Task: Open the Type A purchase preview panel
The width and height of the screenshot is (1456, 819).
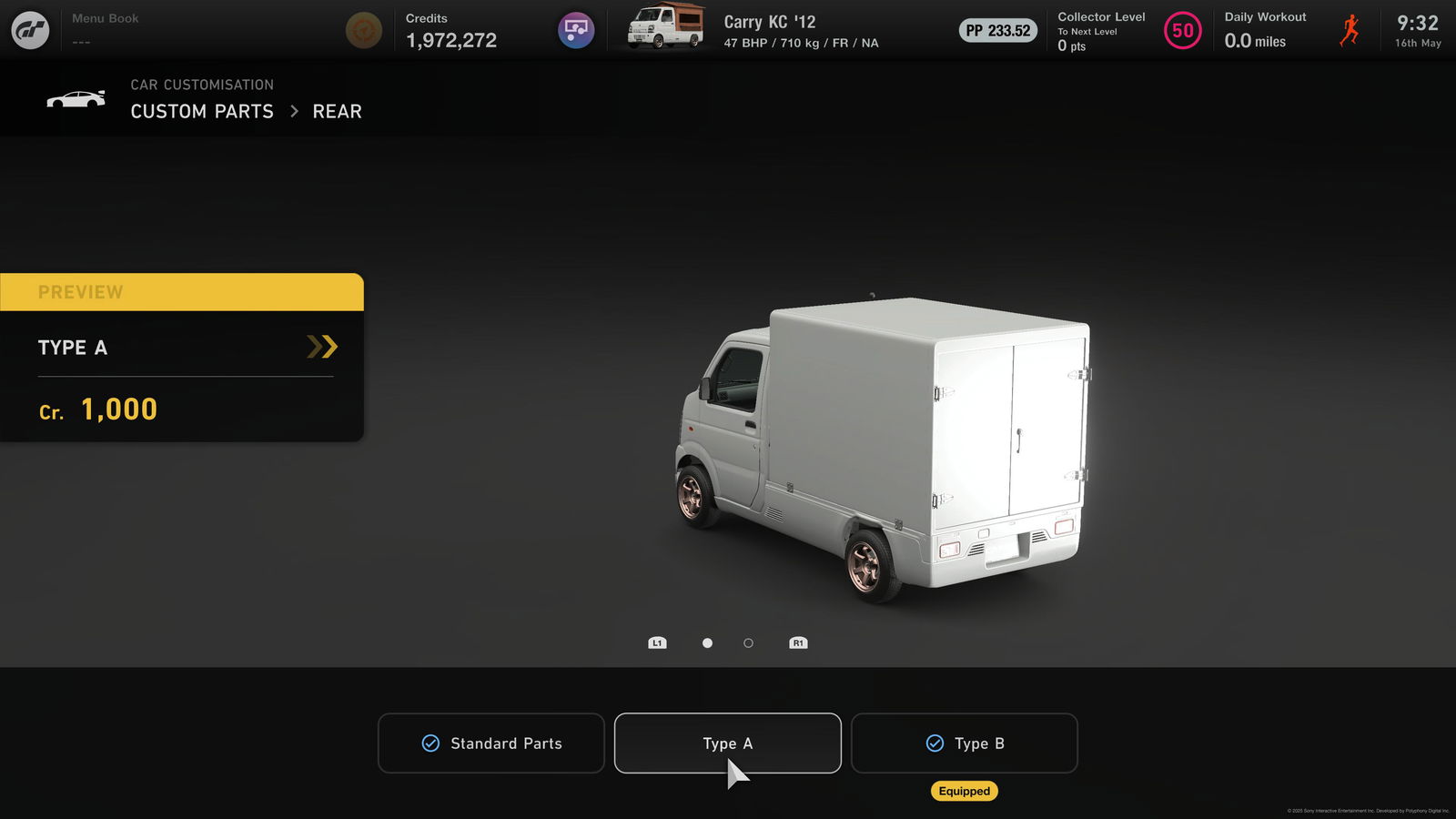Action: [x=182, y=348]
